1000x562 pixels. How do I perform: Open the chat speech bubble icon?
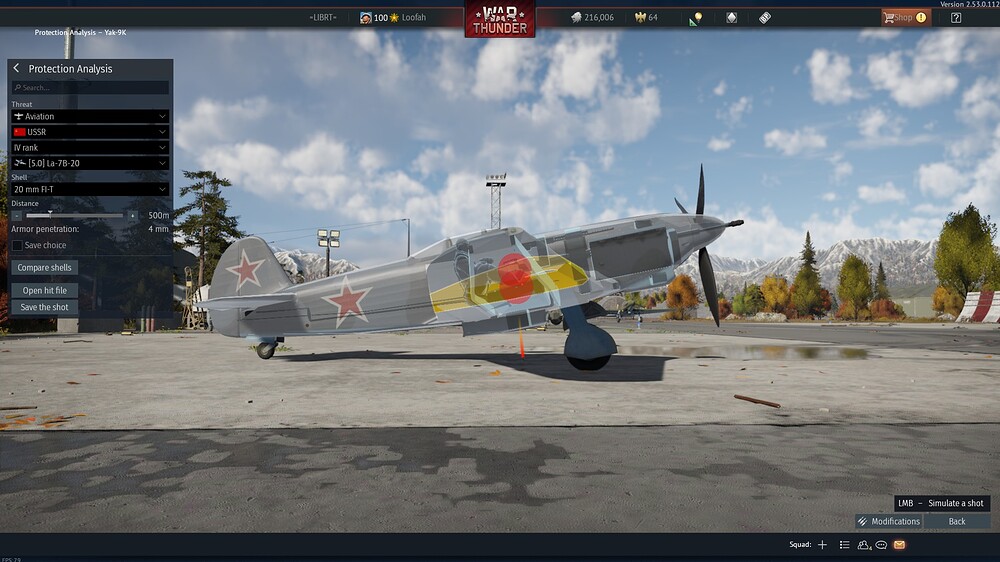(x=881, y=545)
